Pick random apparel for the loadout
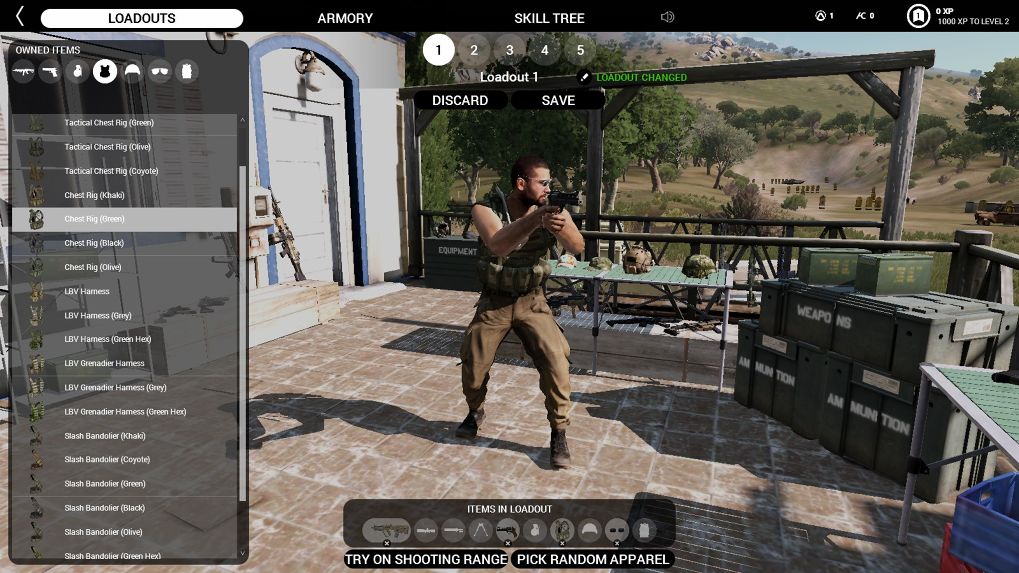Viewport: 1019px width, 573px height. 592,559
